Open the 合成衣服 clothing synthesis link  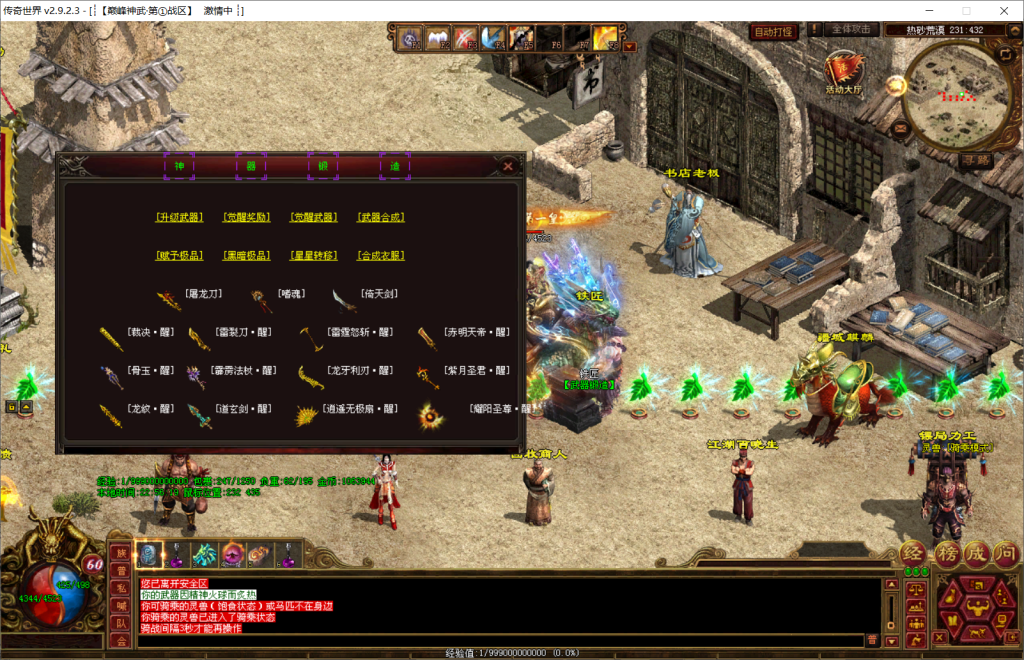[381, 256]
